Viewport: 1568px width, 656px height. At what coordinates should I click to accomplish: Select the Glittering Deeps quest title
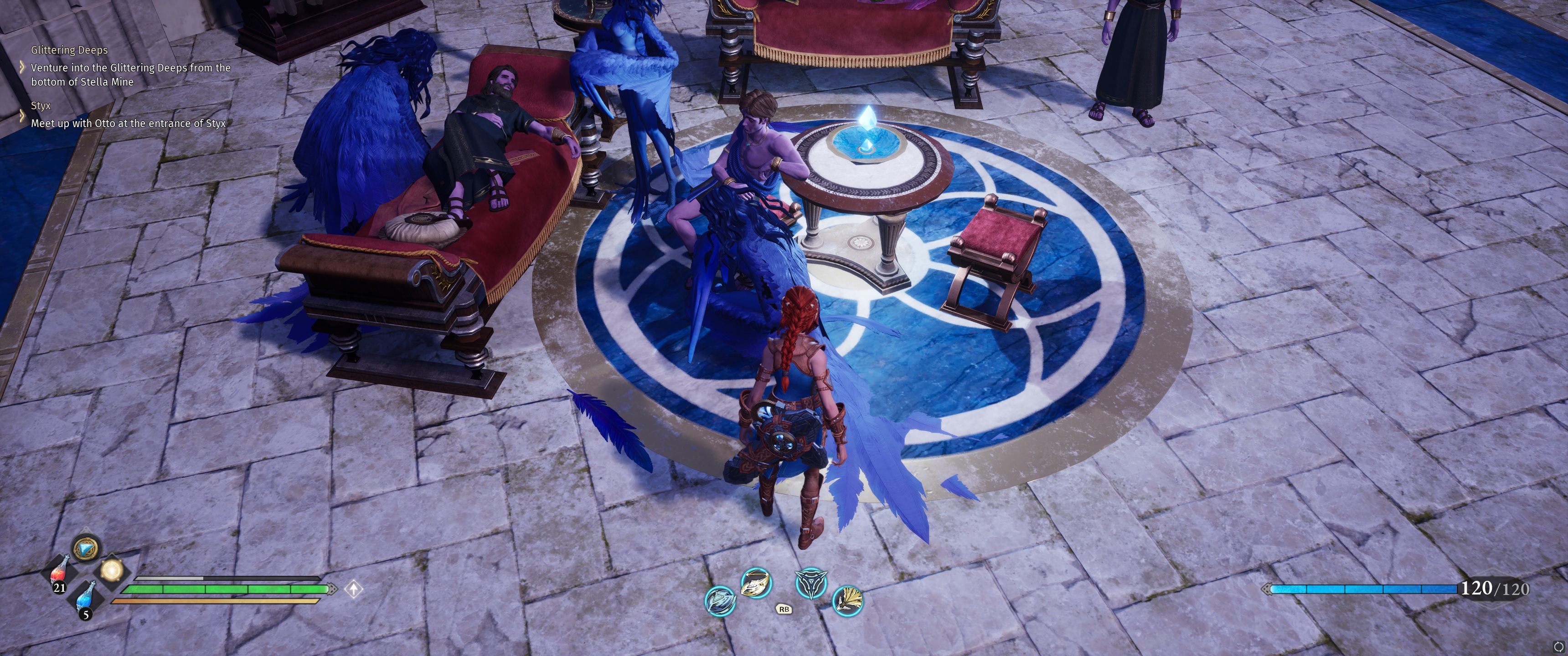(68, 50)
